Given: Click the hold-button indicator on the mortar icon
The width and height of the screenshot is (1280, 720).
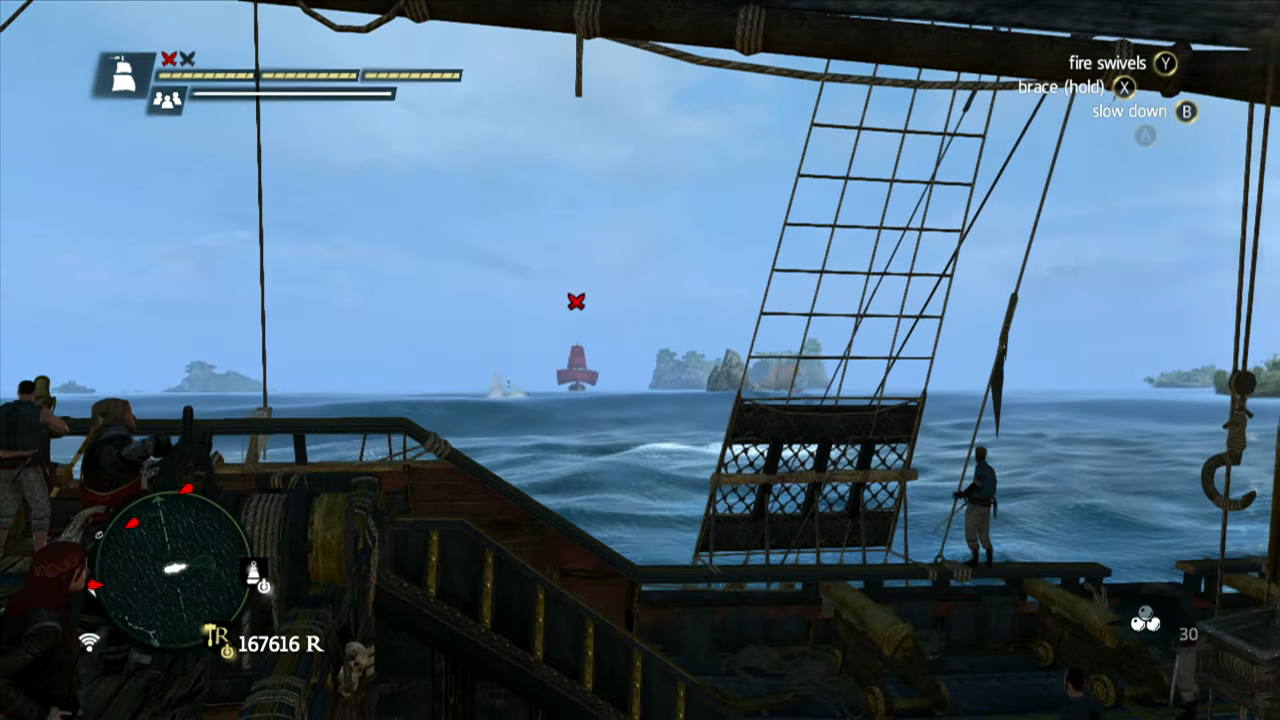Looking at the screenshot, I should [264, 587].
